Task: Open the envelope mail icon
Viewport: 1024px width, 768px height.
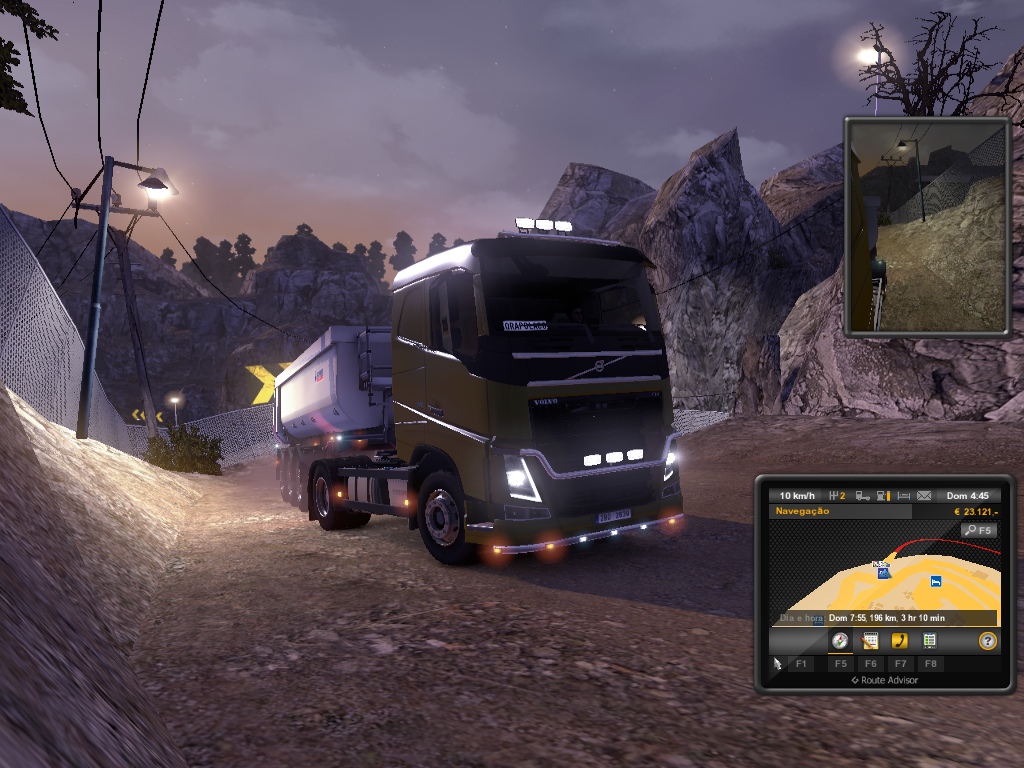Action: coord(924,495)
